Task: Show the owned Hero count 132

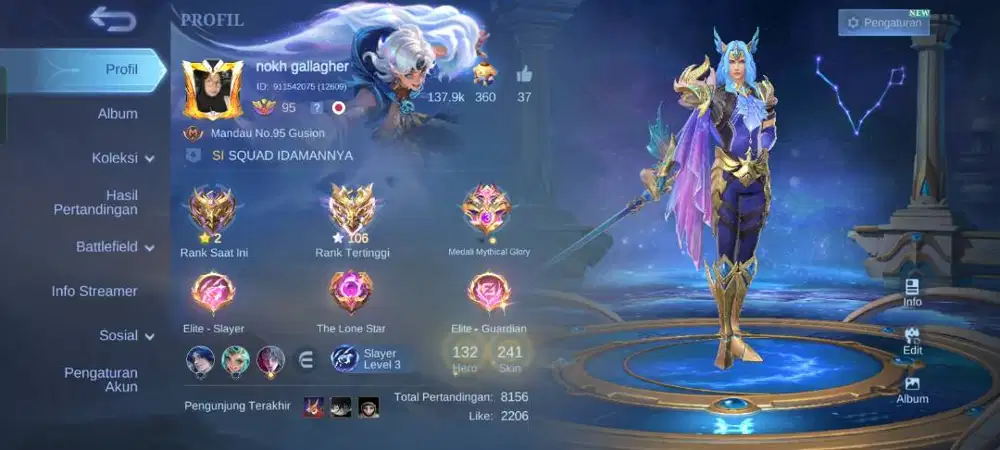Action: tap(465, 356)
